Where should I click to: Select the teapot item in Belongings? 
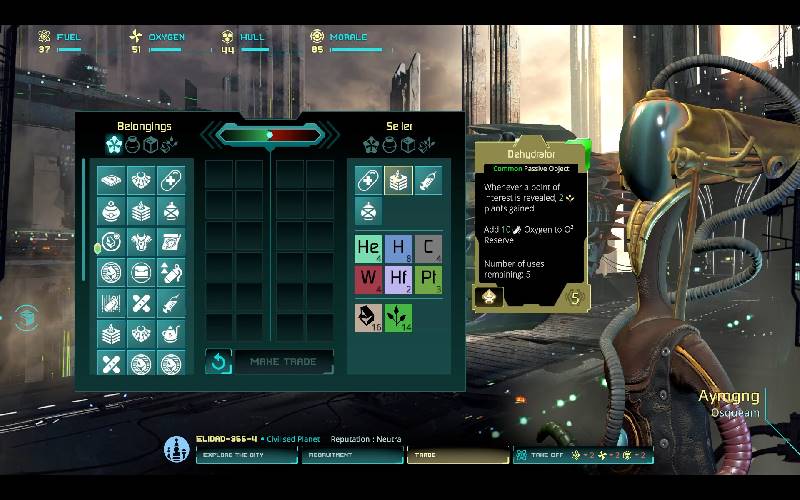point(170,333)
